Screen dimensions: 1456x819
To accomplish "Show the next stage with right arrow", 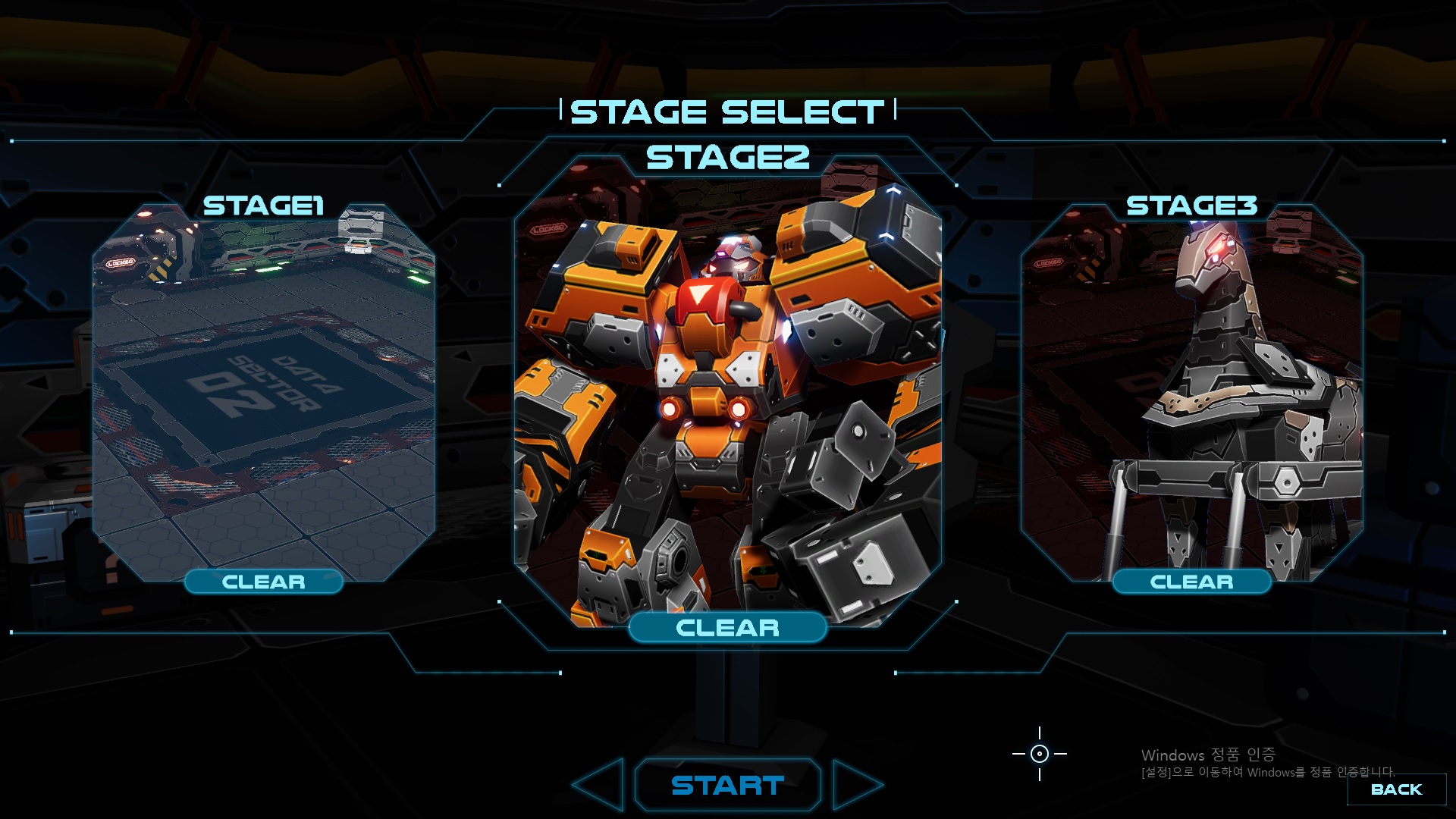I will (855, 786).
